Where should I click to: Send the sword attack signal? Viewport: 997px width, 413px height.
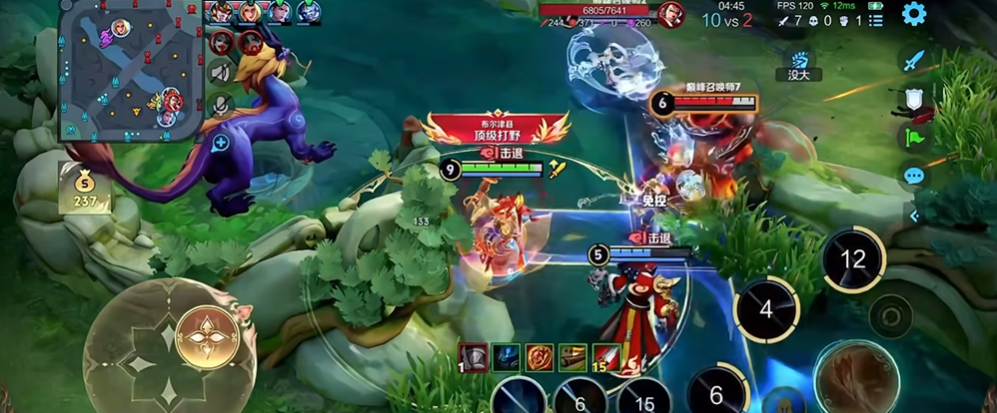tap(914, 61)
